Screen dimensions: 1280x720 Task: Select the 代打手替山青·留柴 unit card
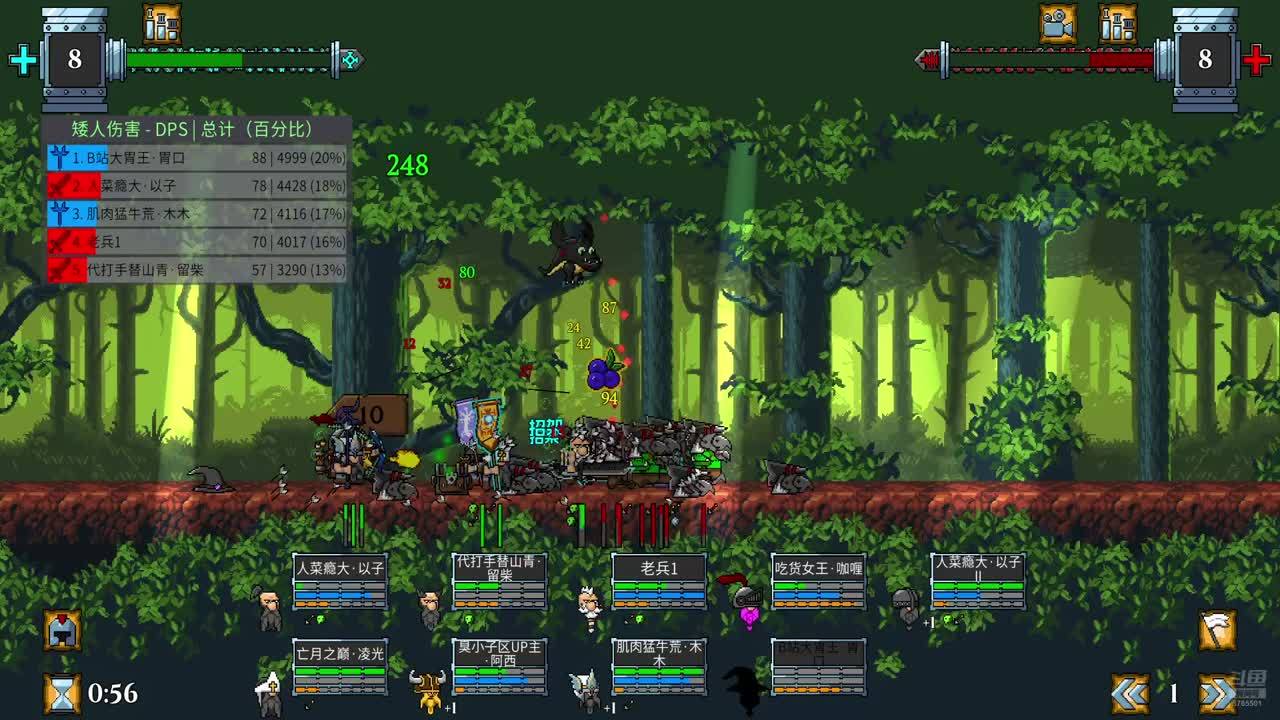(x=499, y=581)
